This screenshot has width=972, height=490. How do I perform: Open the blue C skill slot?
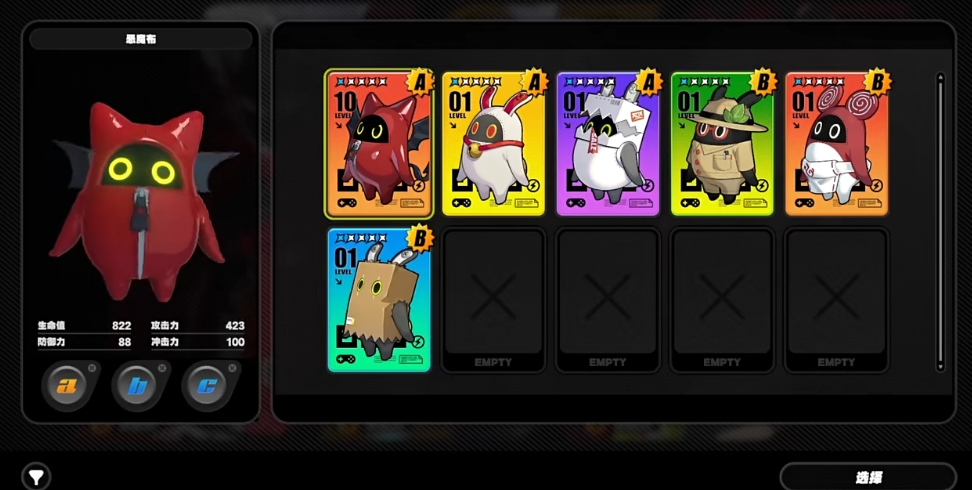tap(209, 386)
